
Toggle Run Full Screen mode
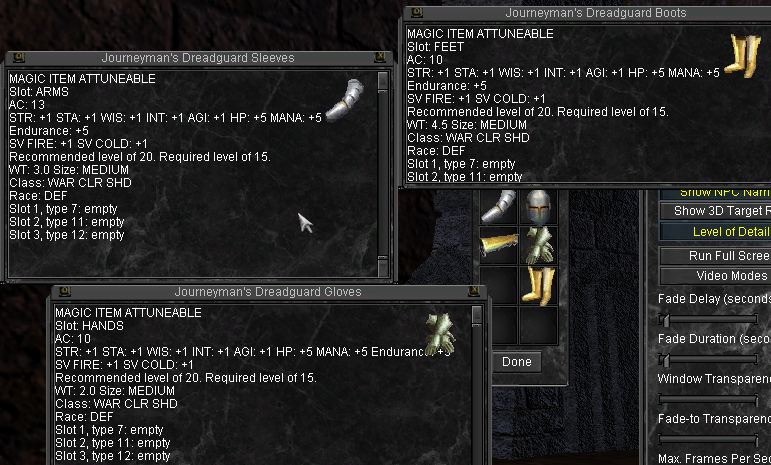coord(715,255)
